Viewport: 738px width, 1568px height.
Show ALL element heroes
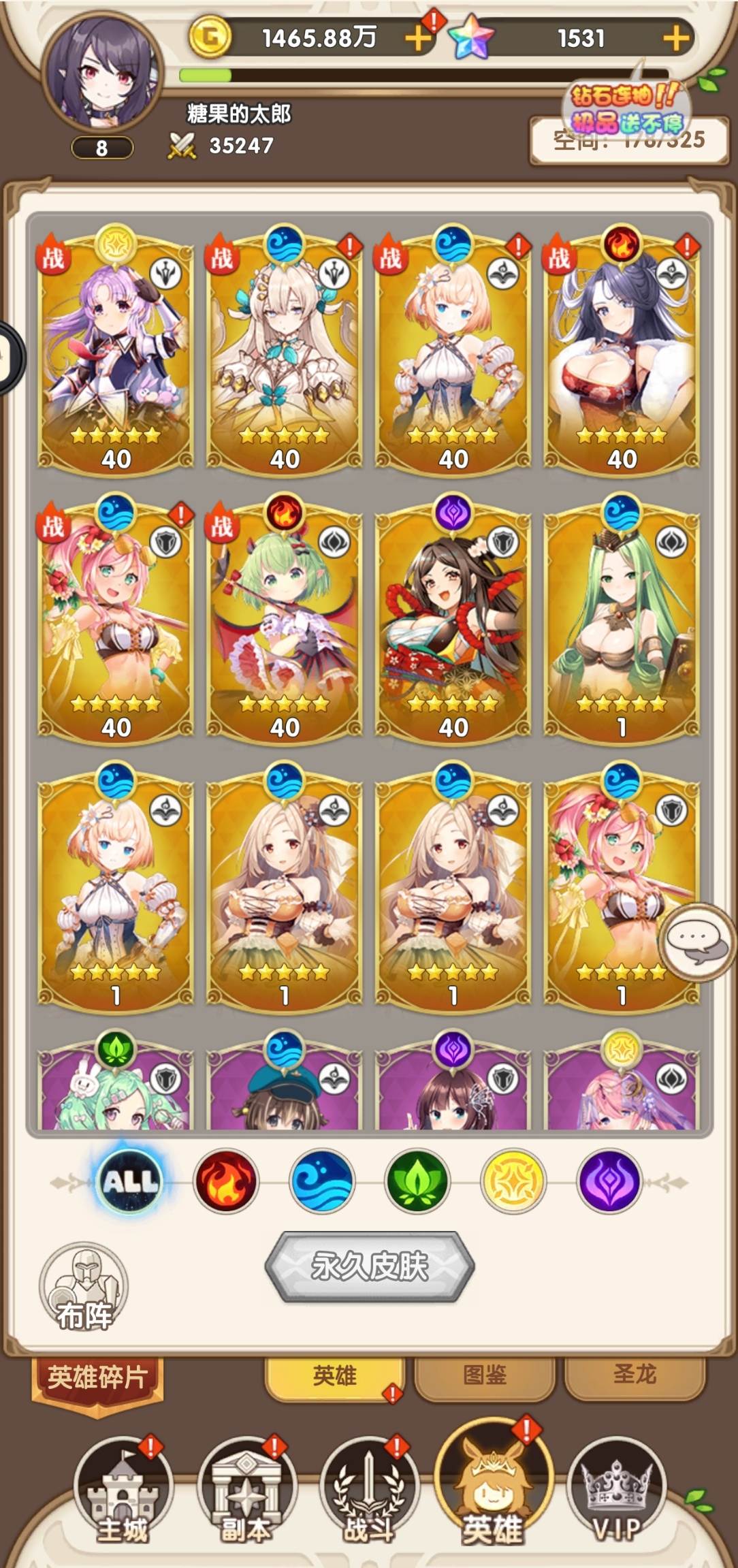pos(129,1181)
